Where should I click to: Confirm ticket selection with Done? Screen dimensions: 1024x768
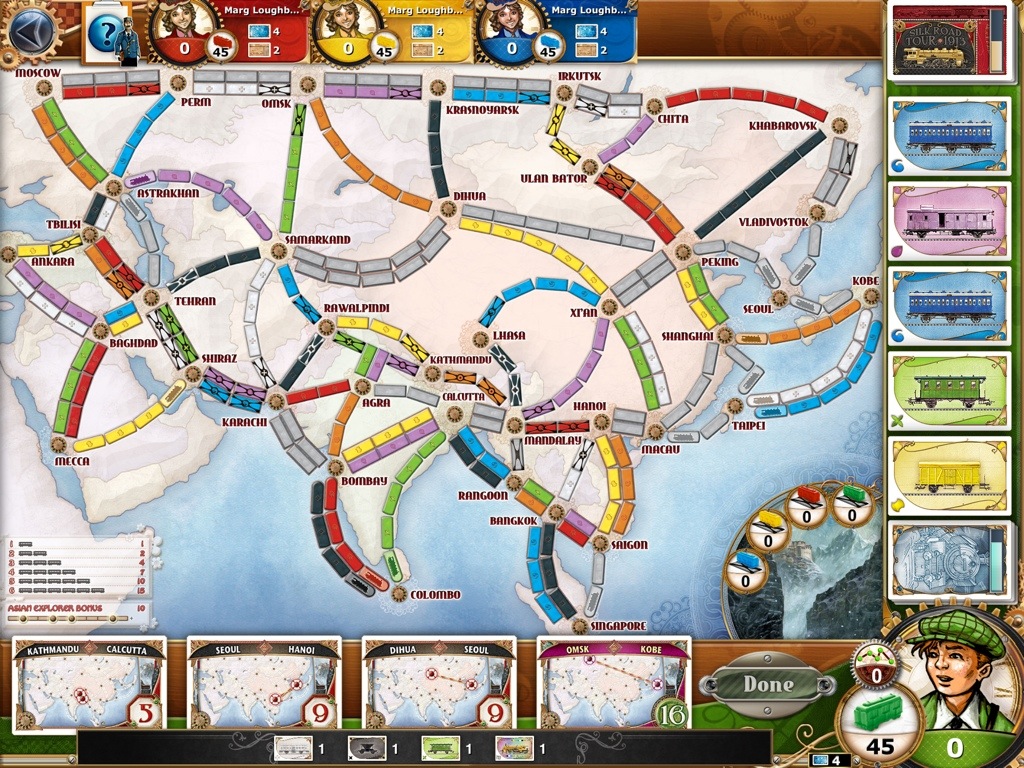pos(767,685)
